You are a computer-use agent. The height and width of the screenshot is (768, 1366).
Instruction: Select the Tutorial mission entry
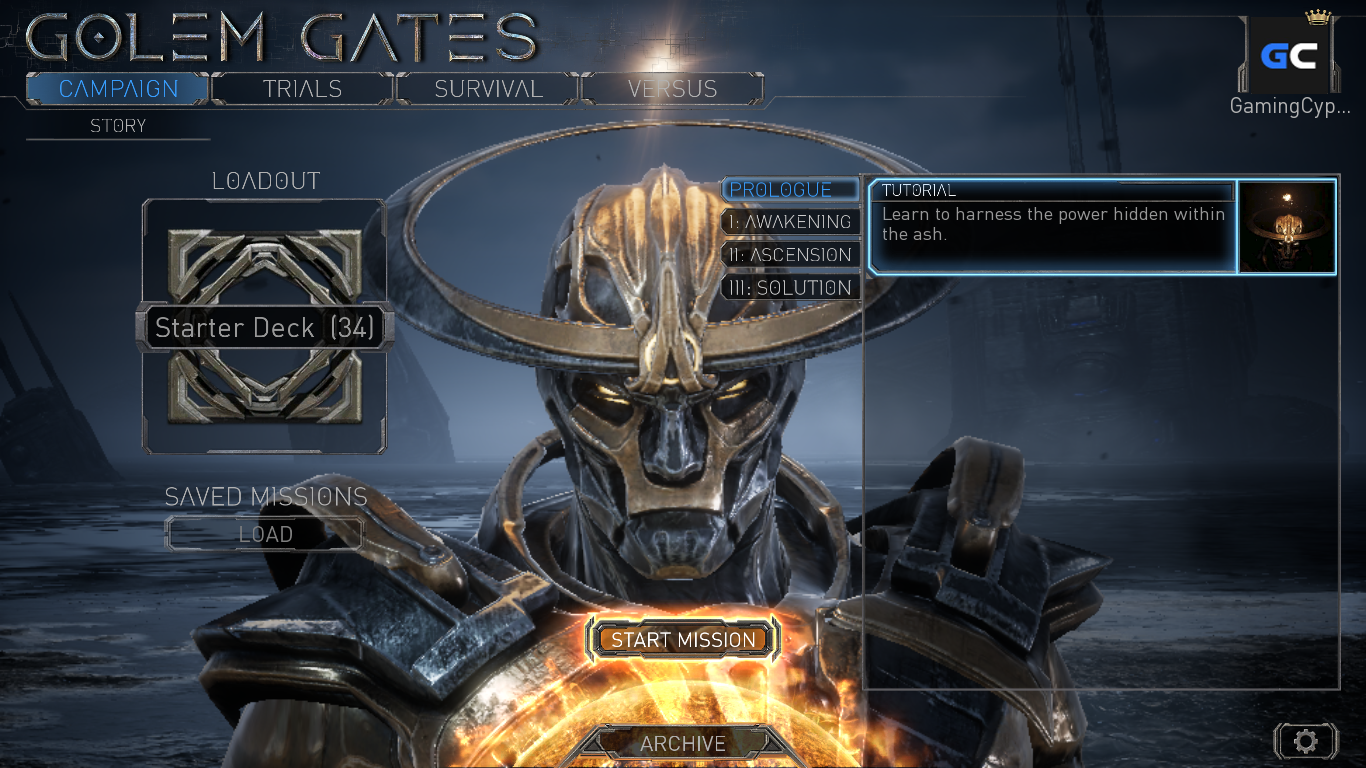(1052, 225)
